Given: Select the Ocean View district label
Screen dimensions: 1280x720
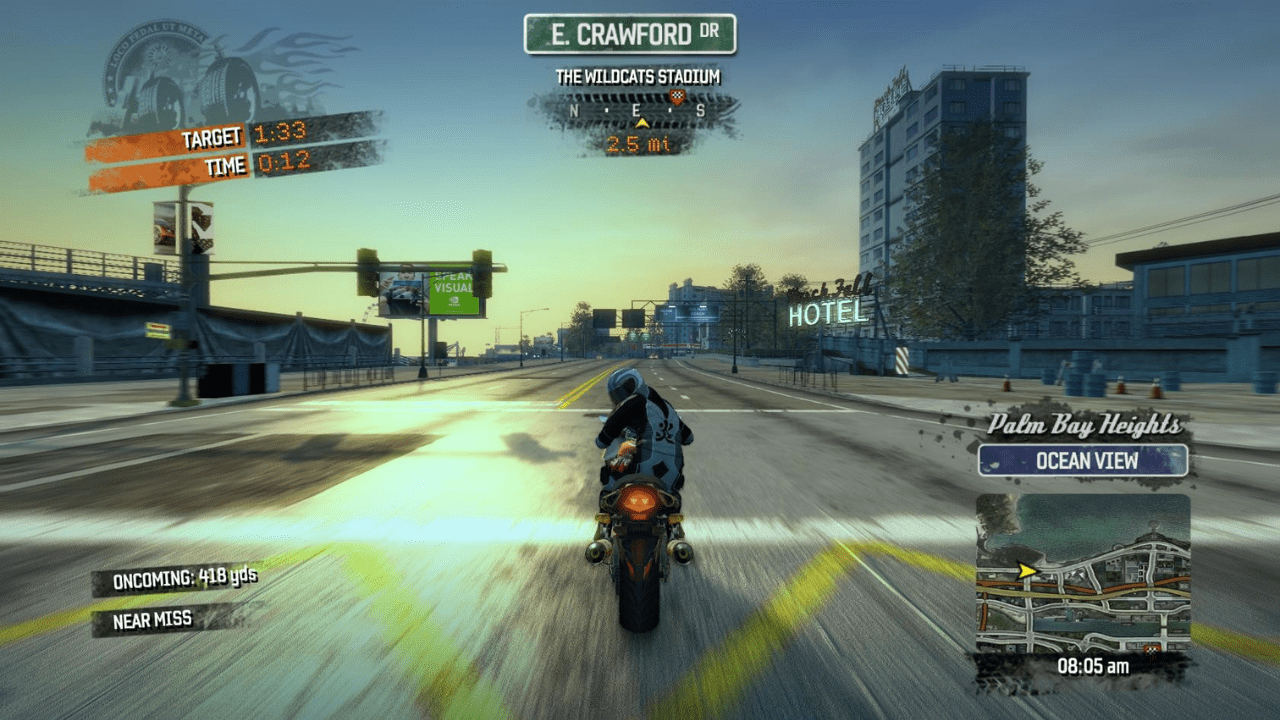Looking at the screenshot, I should [x=1083, y=461].
